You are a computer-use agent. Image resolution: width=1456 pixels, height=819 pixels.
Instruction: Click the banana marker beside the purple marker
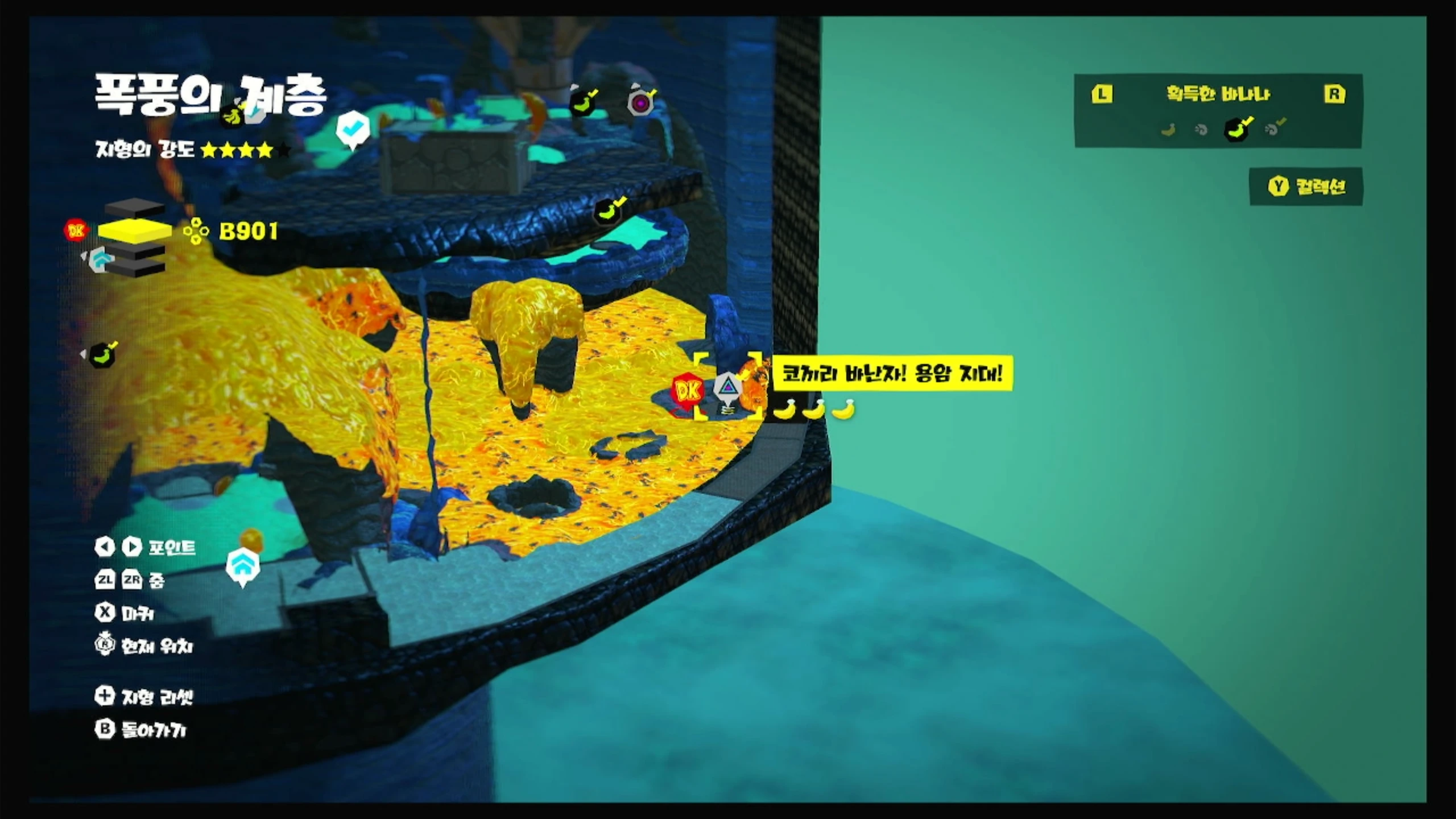tap(583, 103)
